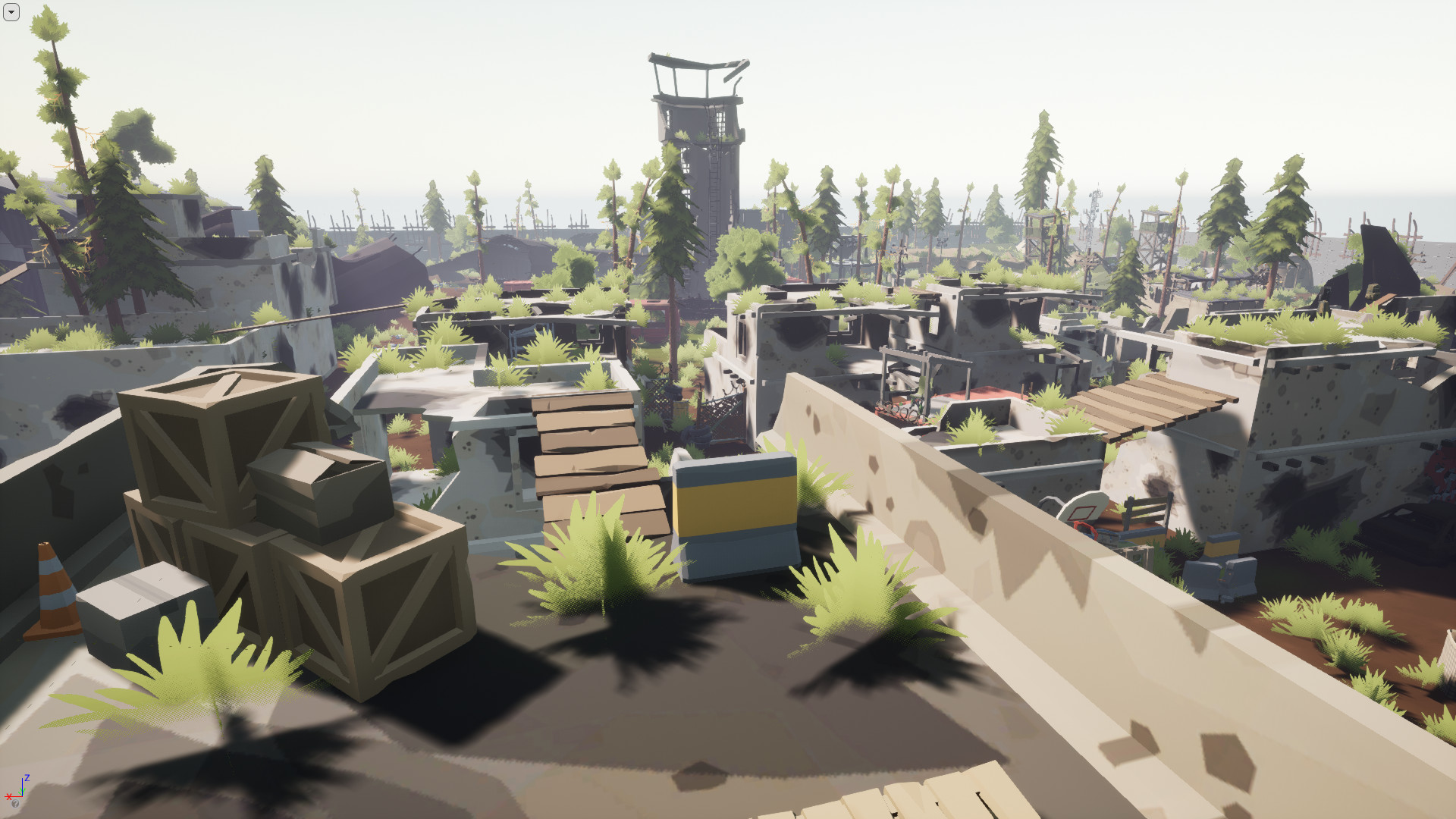Click the red X axis on the orientation gizmo
The width and height of the screenshot is (1456, 819).
pos(8,796)
